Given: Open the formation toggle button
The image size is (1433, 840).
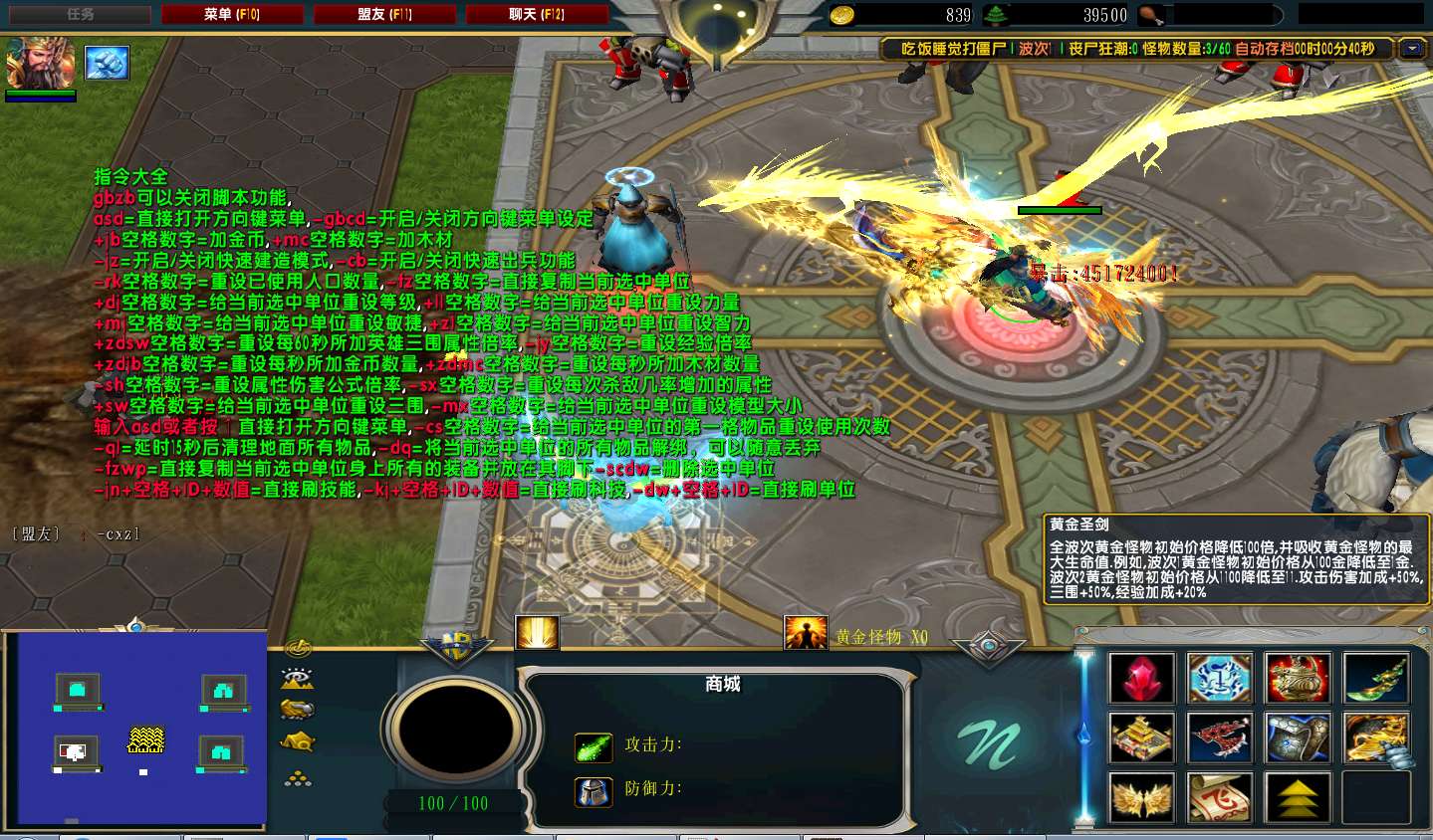Looking at the screenshot, I should point(298,779).
